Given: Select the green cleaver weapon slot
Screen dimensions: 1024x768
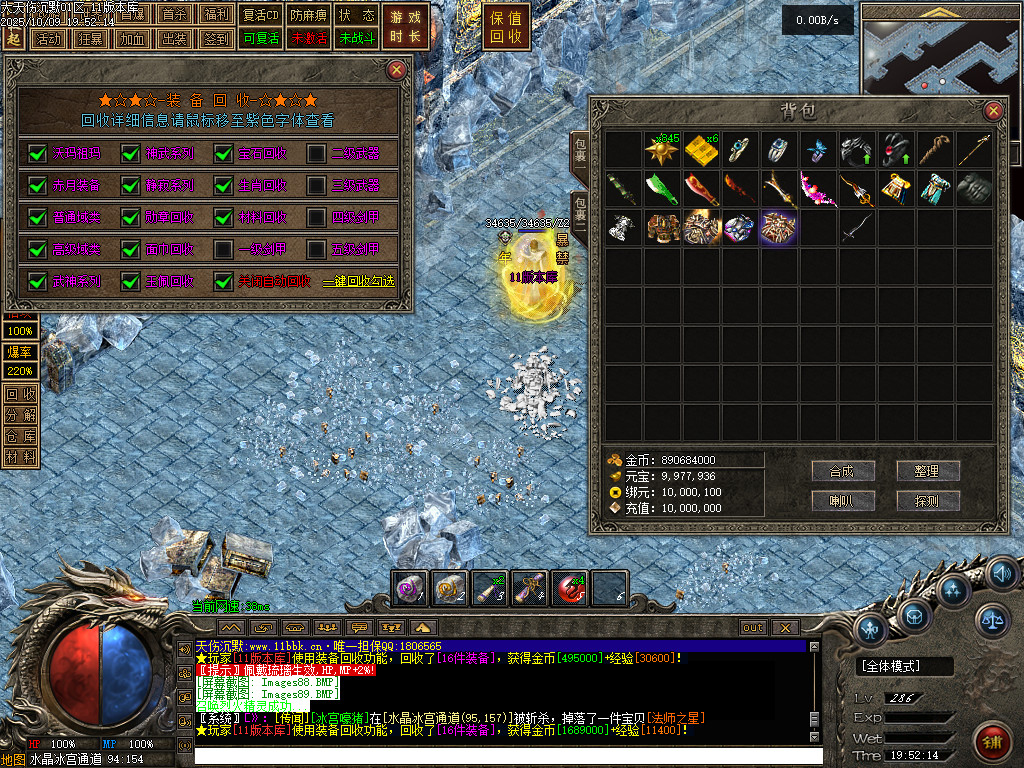Looking at the screenshot, I should point(662,189).
